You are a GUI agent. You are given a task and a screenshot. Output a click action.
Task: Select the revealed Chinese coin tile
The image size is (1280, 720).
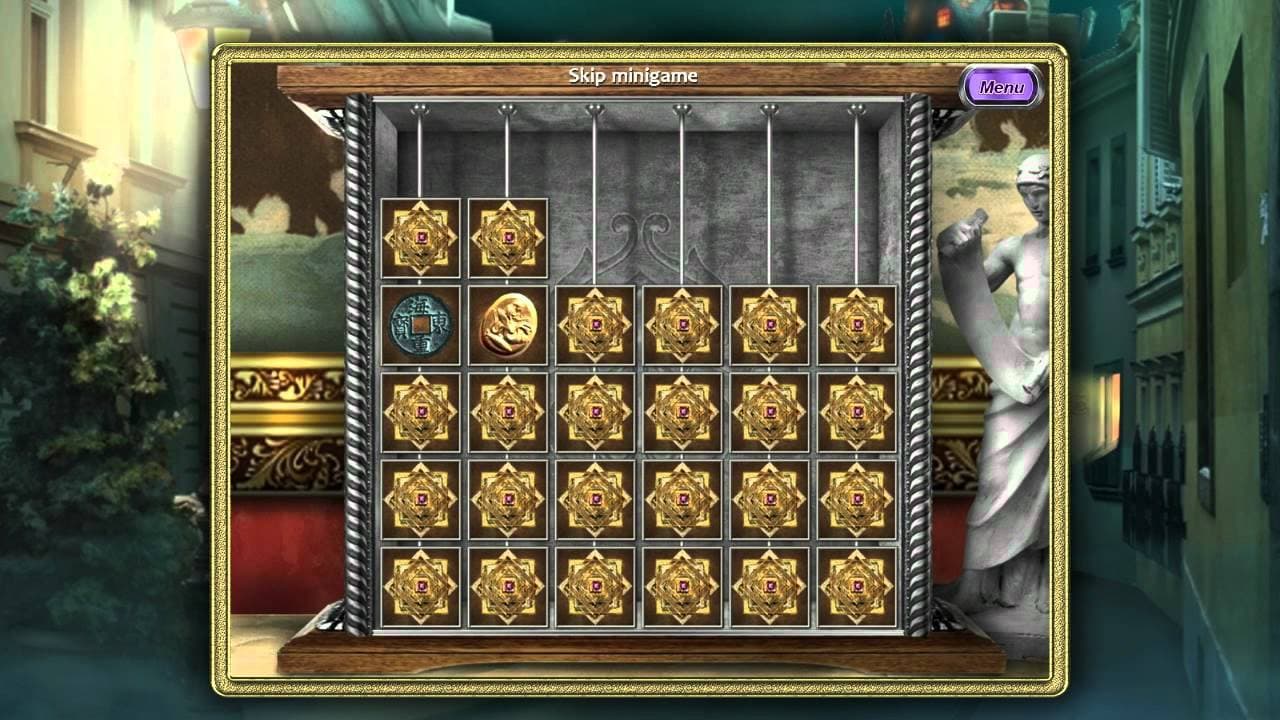point(420,325)
